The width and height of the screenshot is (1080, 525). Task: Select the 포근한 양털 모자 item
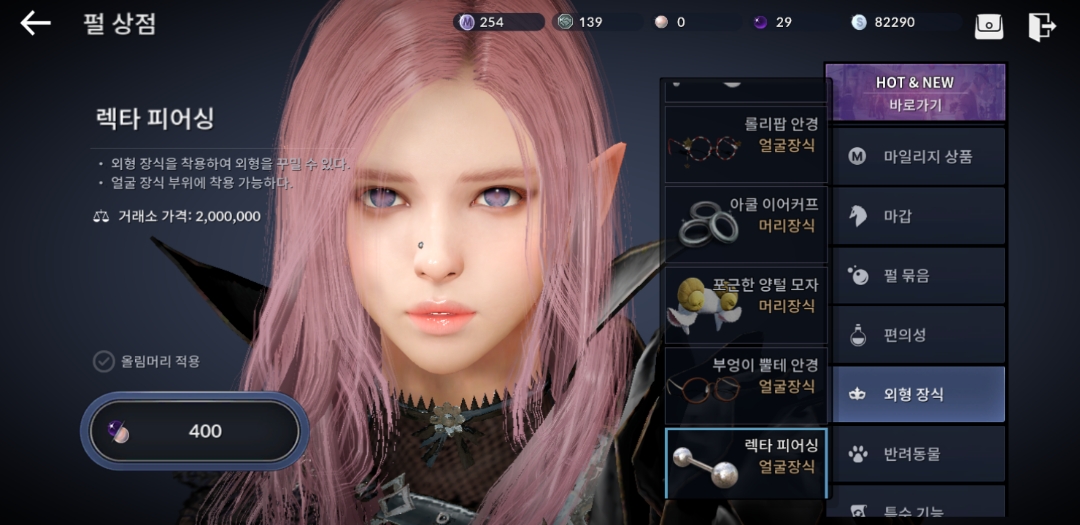(x=745, y=304)
